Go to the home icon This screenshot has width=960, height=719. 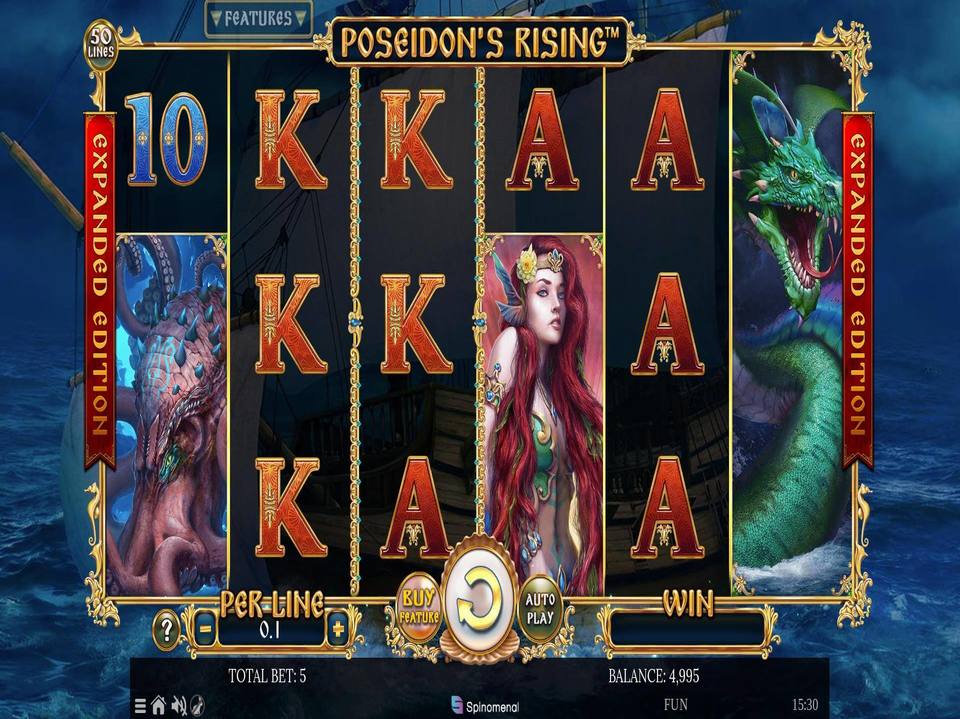tap(158, 704)
